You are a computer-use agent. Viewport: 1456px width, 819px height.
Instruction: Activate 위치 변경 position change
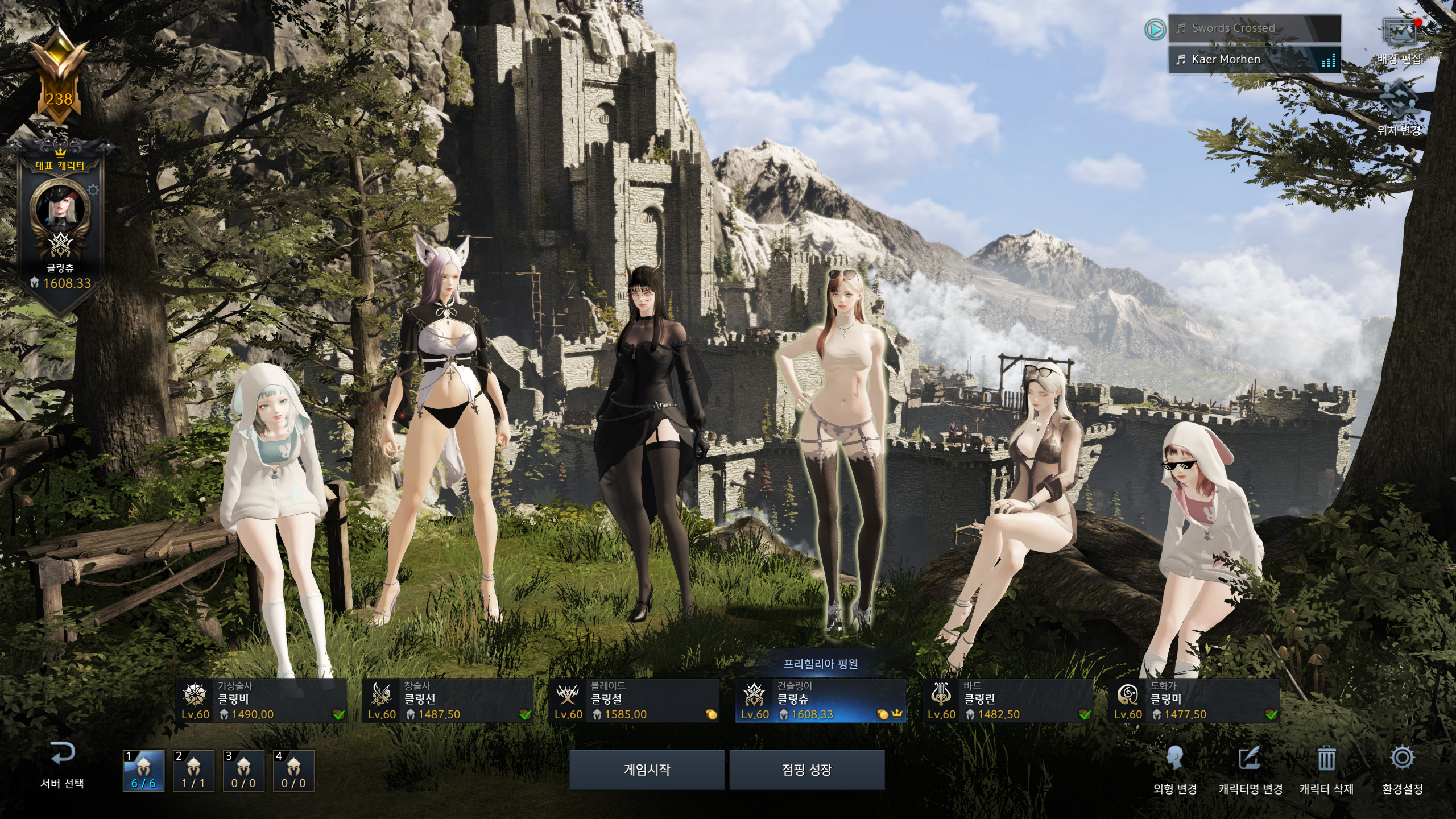tap(1399, 108)
